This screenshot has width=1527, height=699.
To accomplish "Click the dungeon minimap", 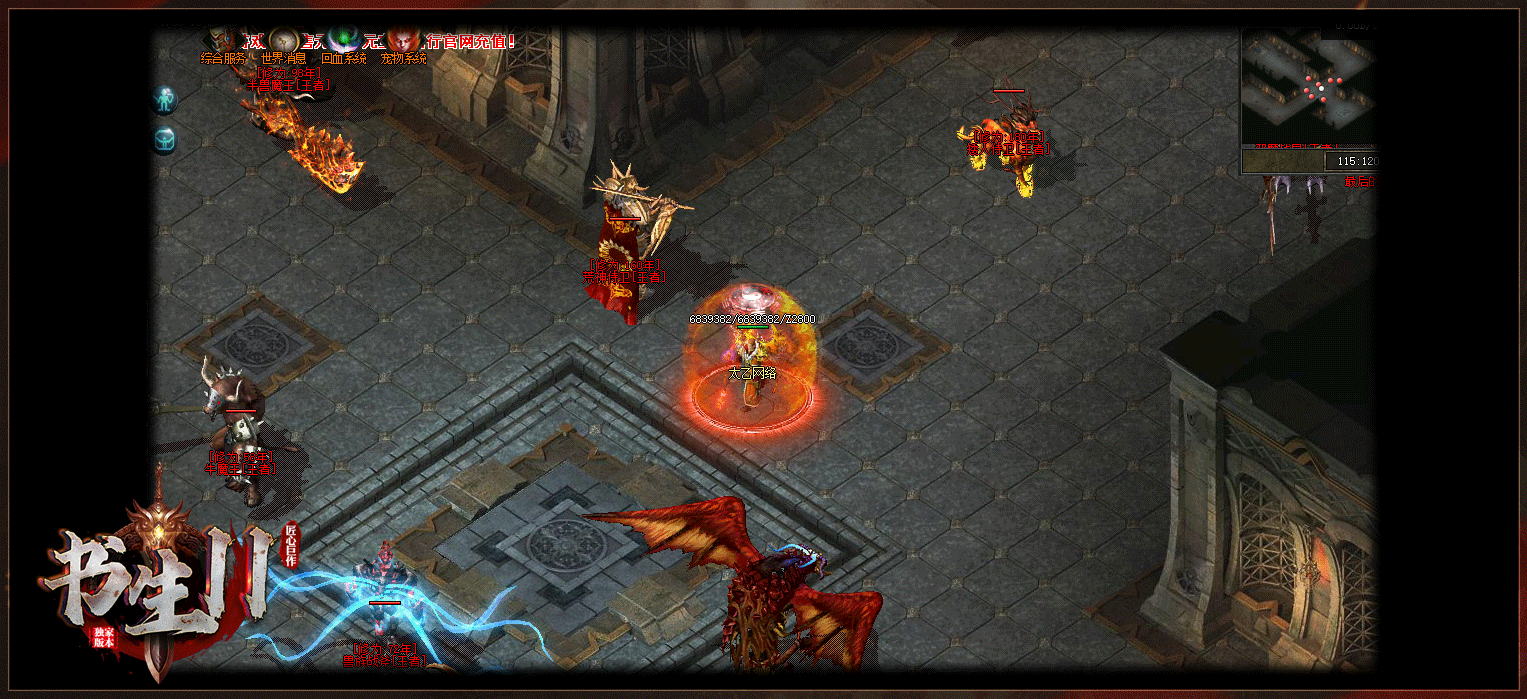I will point(1308,88).
